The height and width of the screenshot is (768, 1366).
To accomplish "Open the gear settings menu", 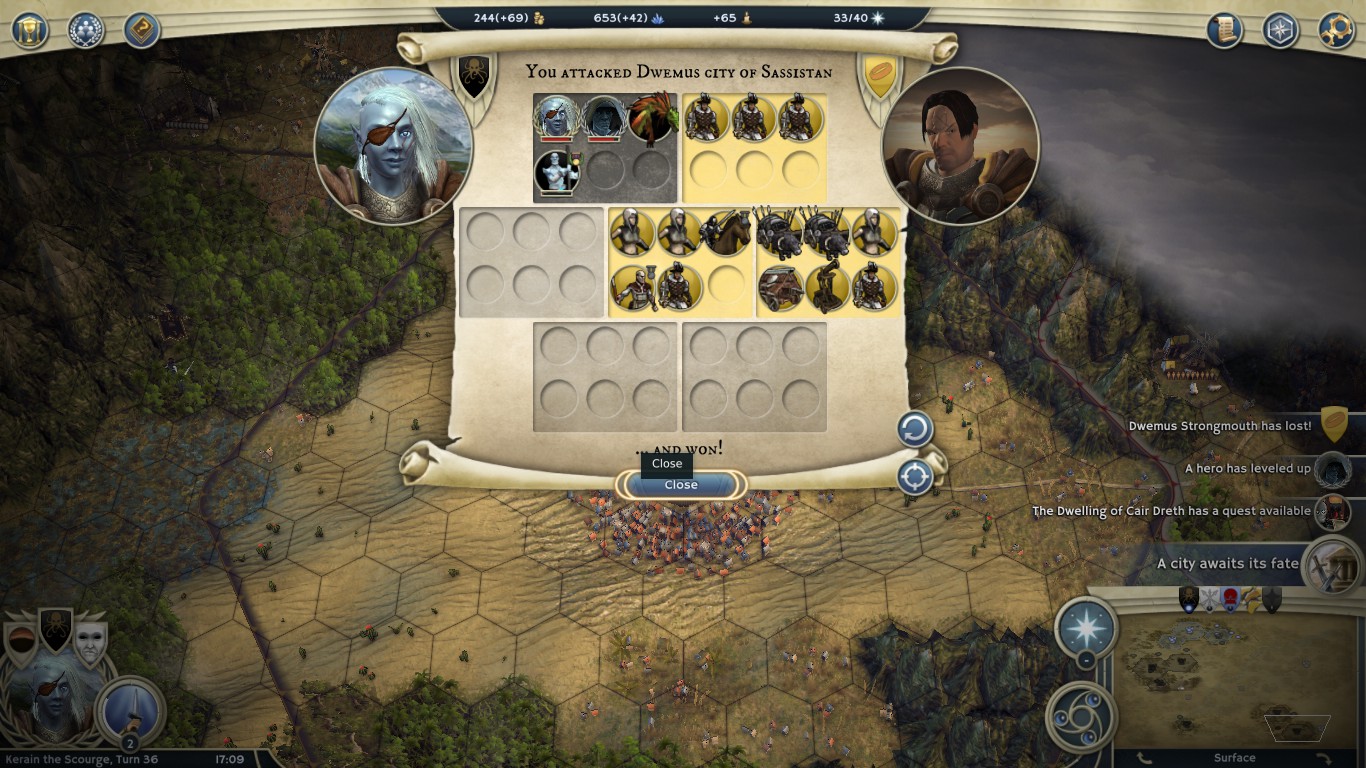I will click(x=1336, y=29).
